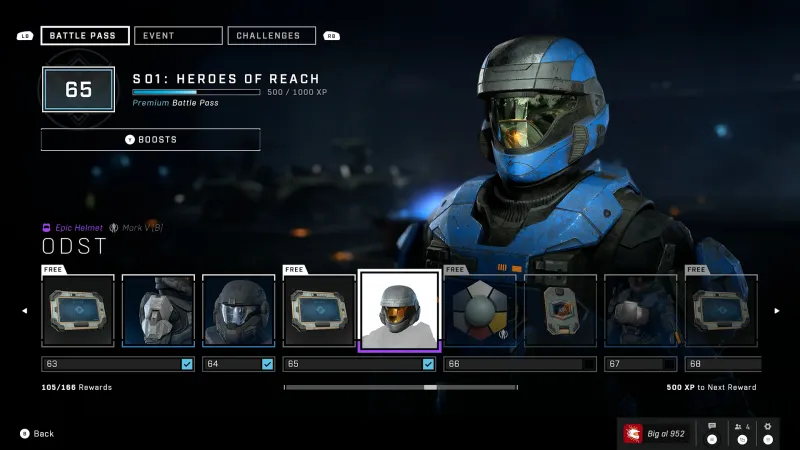Select the level 64 dark helmet reward
The image size is (800, 450).
tap(238, 310)
